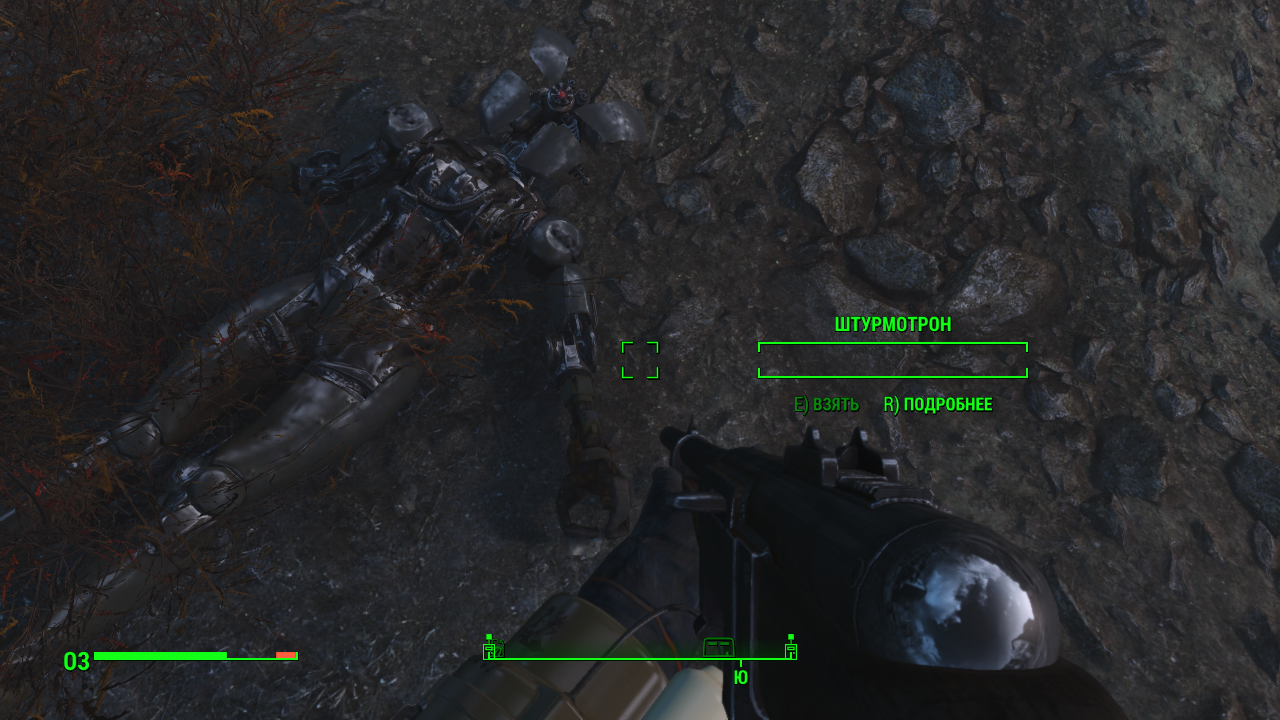Click the compass south marker Ю
The height and width of the screenshot is (720, 1280).
tap(740, 678)
